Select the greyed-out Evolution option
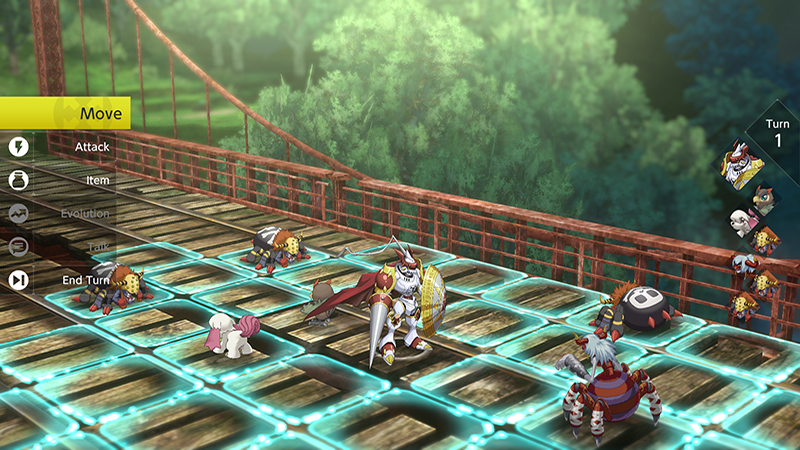 click(85, 213)
